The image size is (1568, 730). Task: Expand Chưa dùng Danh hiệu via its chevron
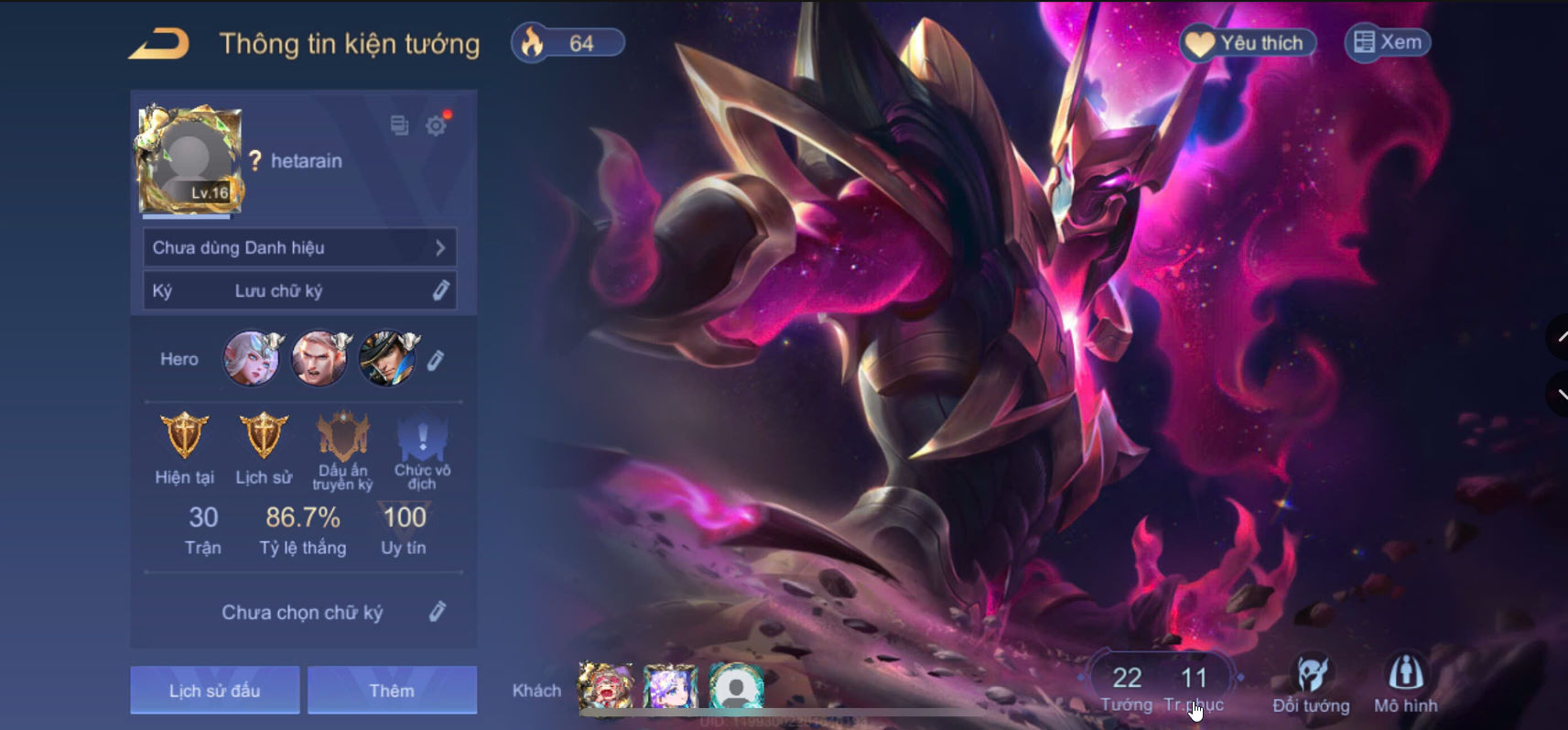(442, 247)
